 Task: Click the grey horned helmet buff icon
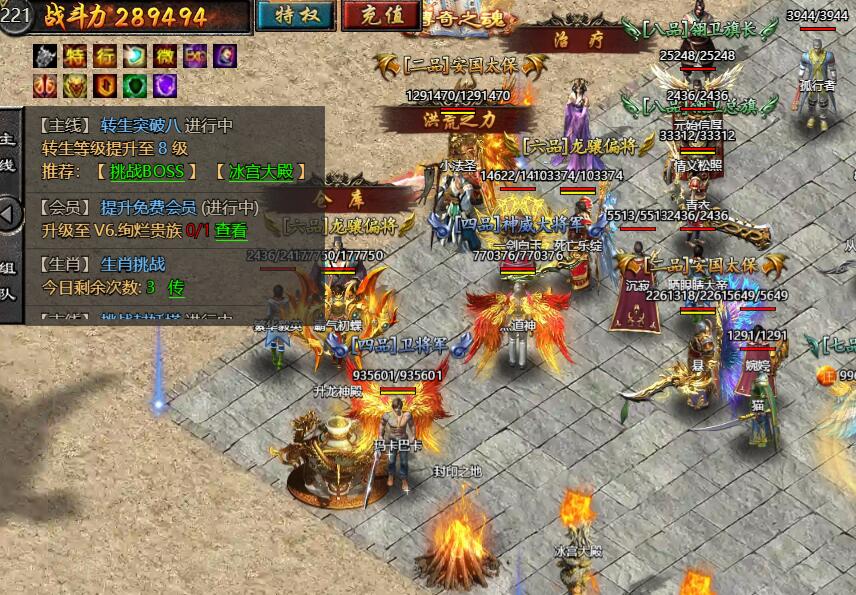pos(45,56)
